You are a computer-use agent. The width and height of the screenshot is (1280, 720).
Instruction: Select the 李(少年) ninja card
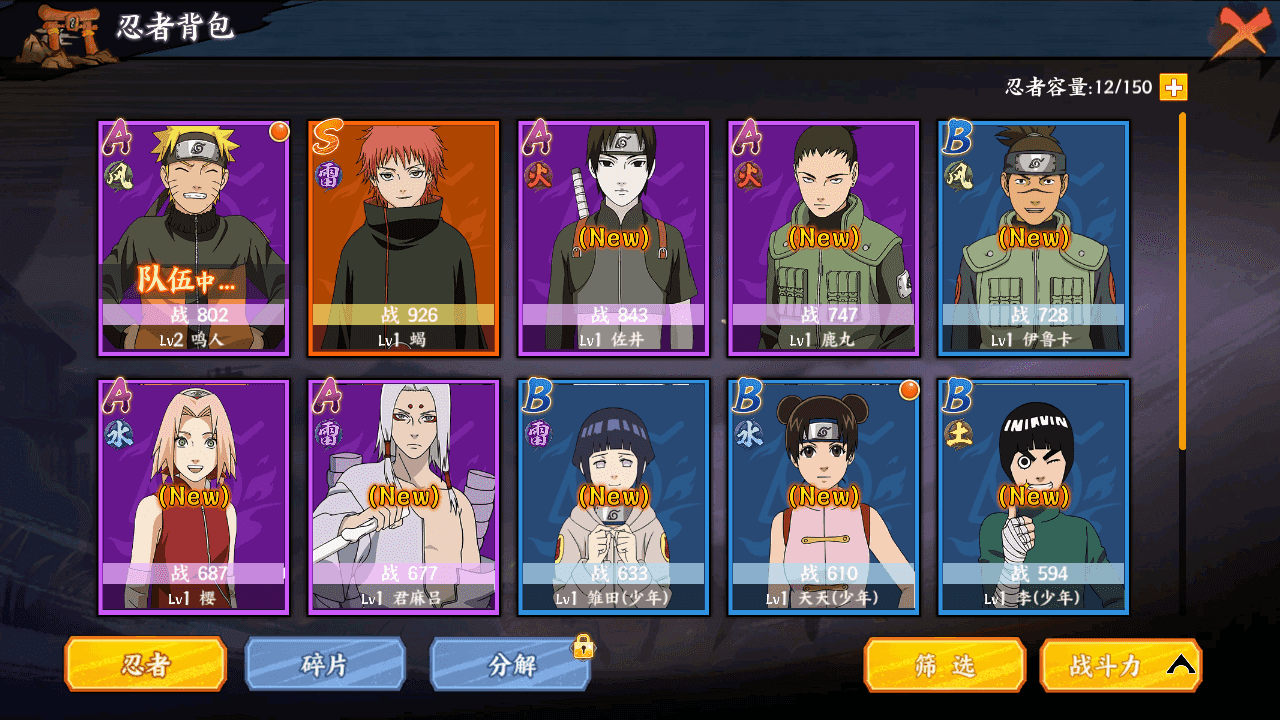(x=1034, y=497)
